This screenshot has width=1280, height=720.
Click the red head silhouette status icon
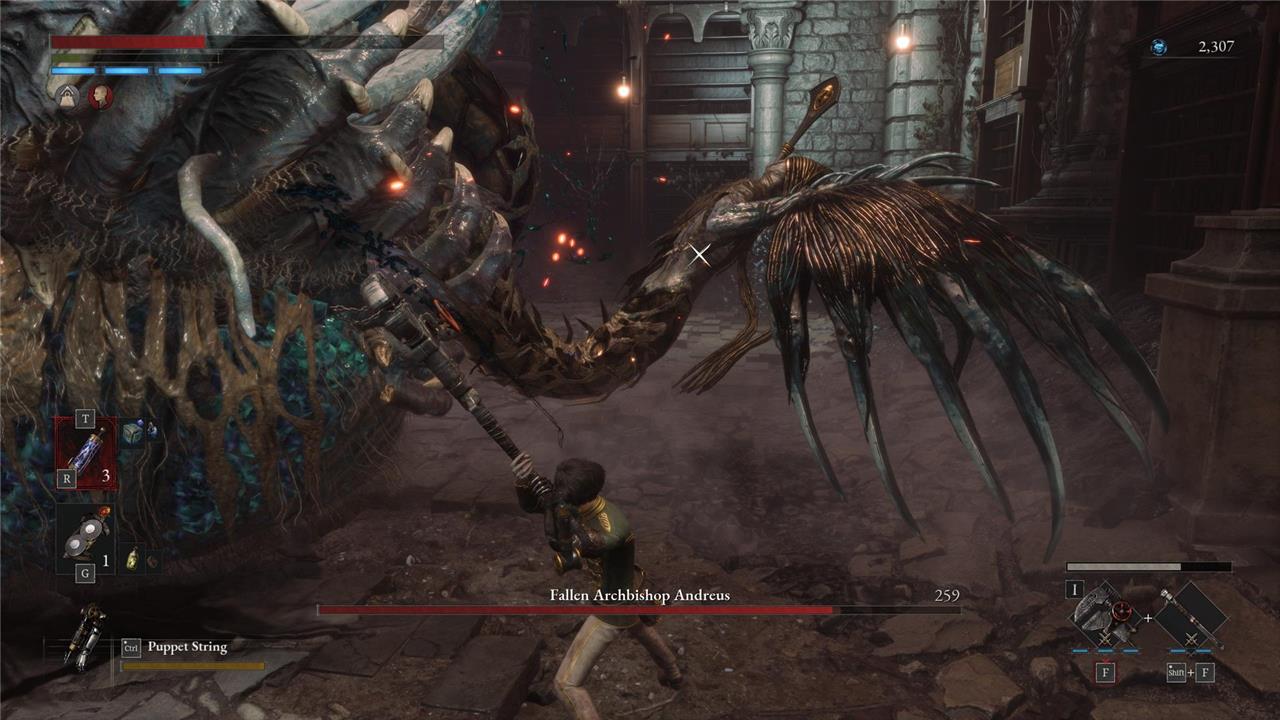click(x=100, y=96)
